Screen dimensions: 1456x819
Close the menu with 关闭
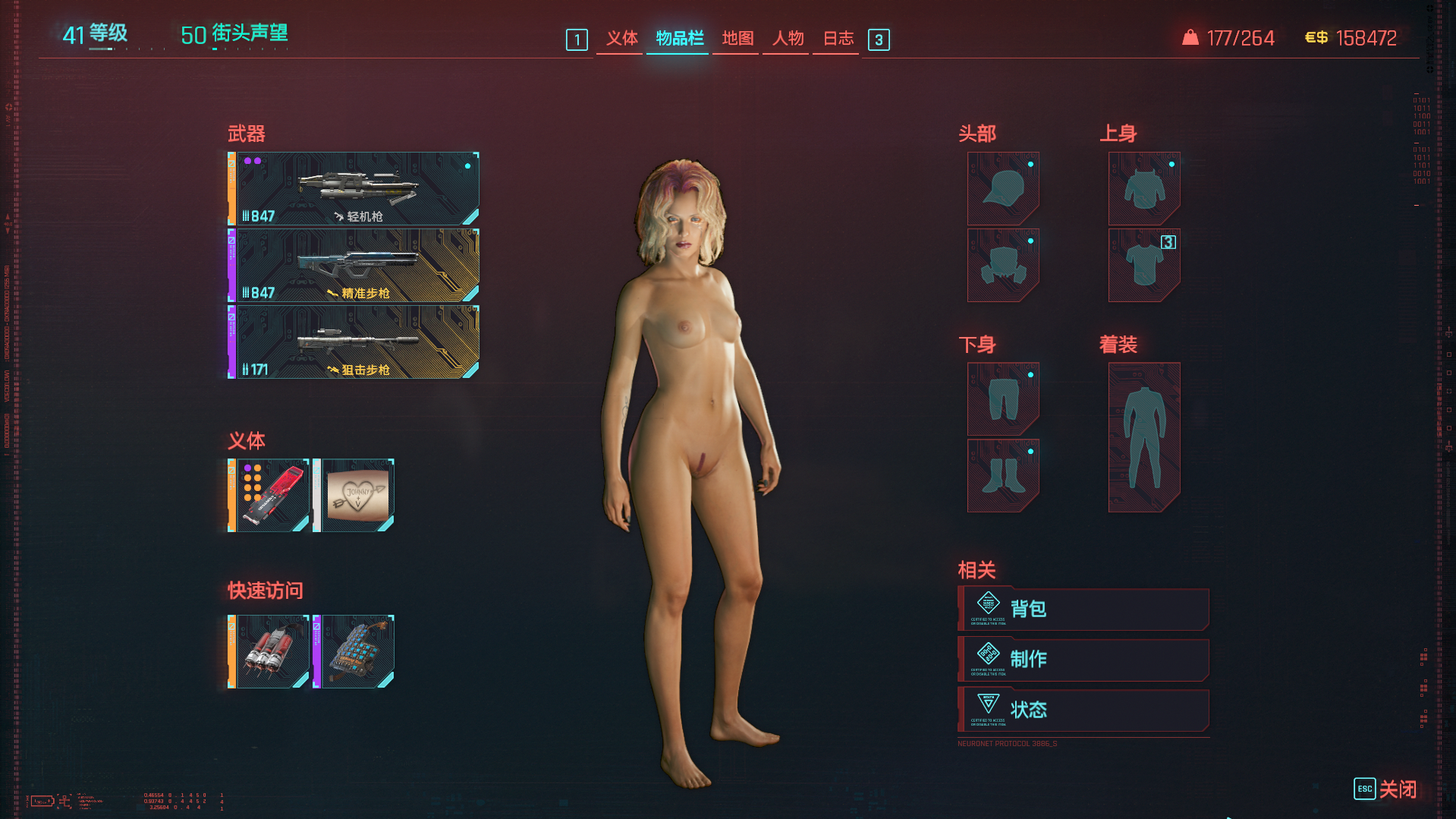click(x=1386, y=789)
